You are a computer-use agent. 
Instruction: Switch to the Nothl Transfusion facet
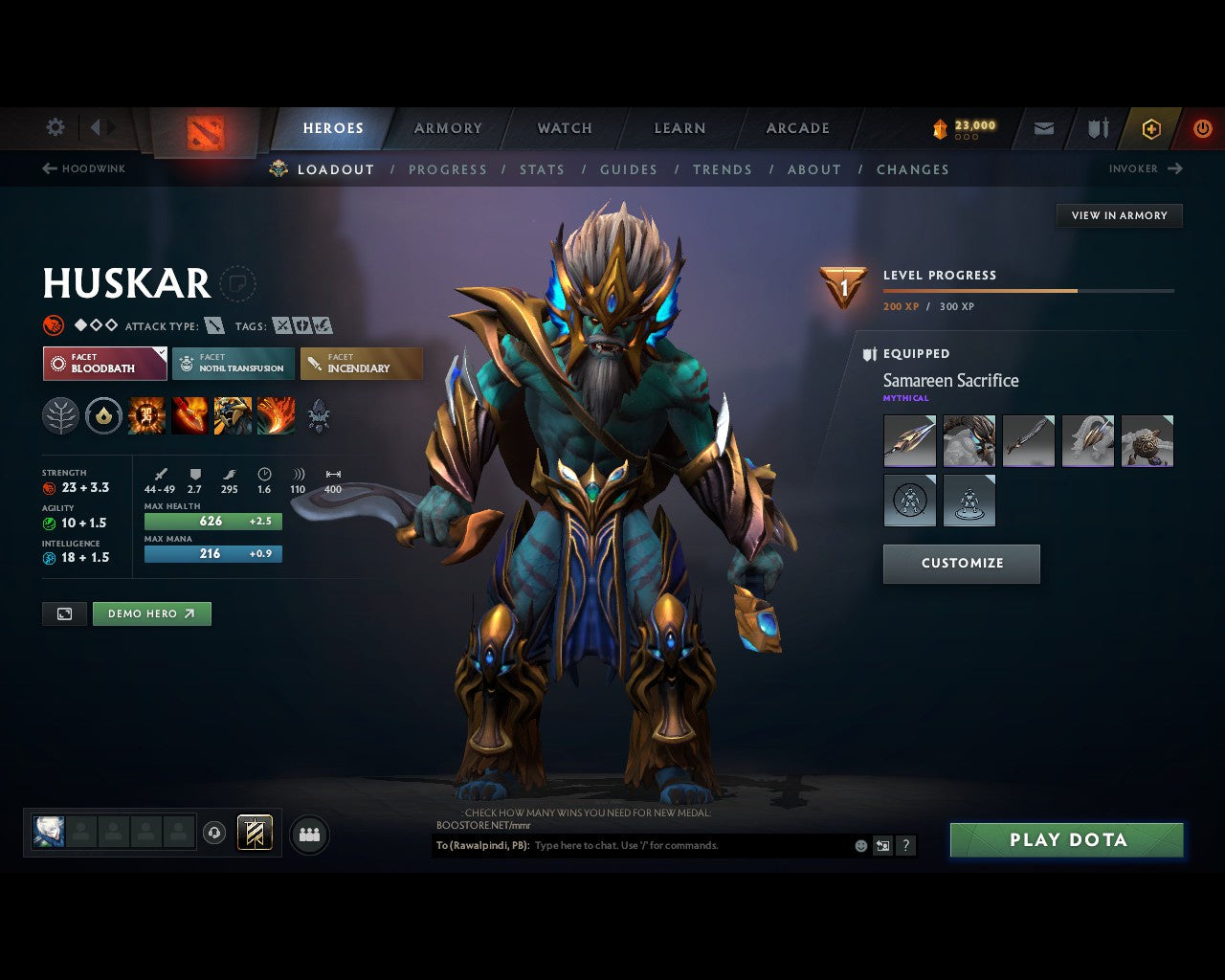click(233, 364)
